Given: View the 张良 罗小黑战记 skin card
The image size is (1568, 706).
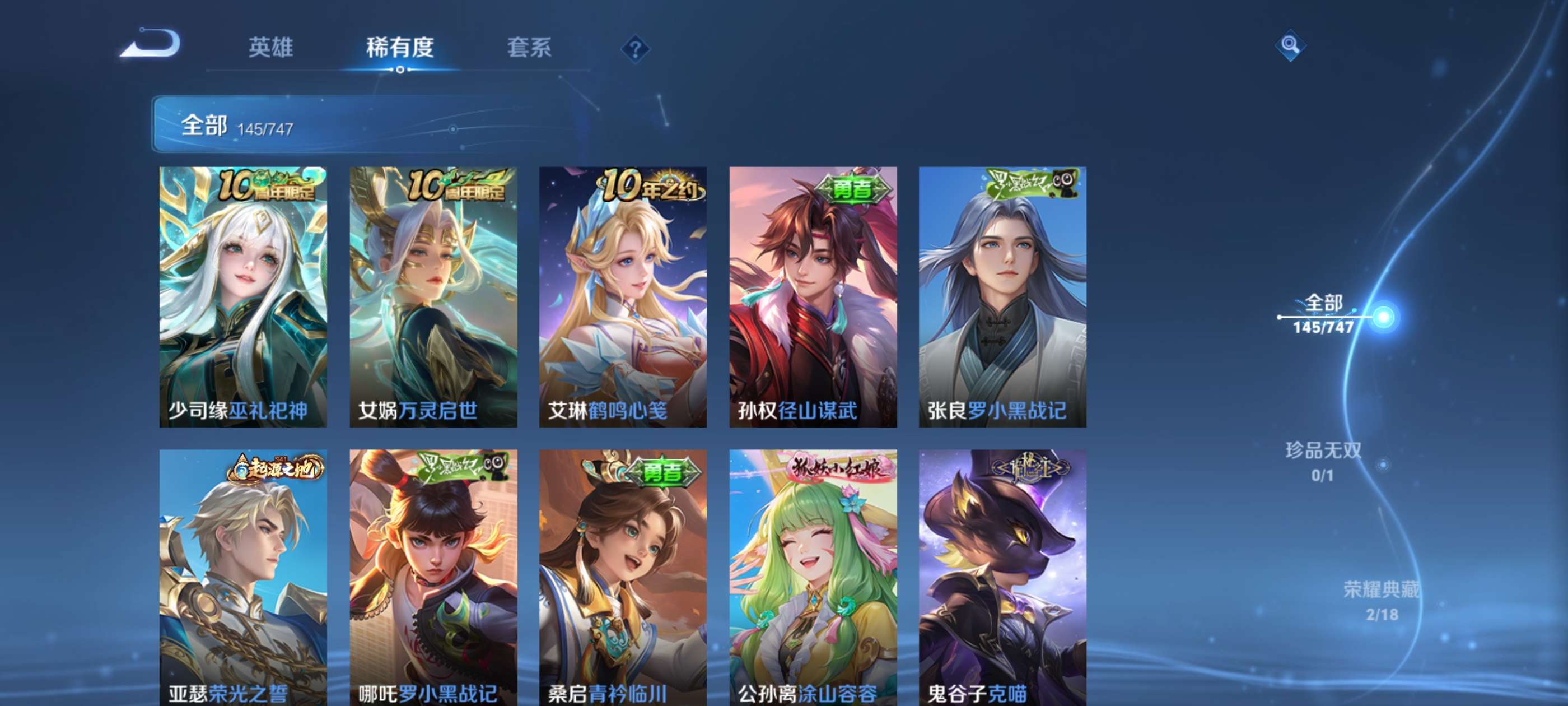Looking at the screenshot, I should [1002, 296].
